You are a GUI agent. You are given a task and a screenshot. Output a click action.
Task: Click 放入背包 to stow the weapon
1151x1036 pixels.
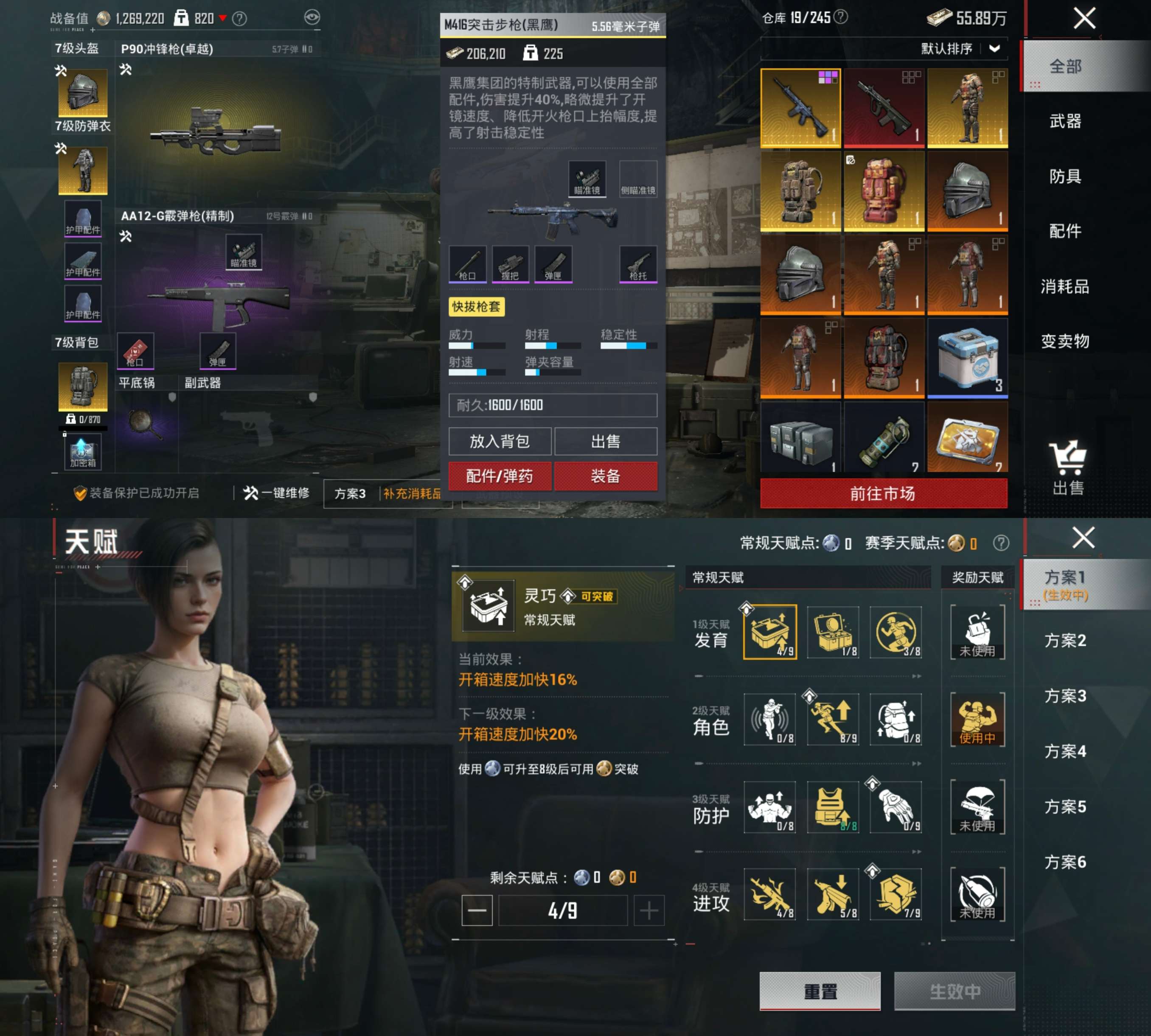[x=500, y=441]
